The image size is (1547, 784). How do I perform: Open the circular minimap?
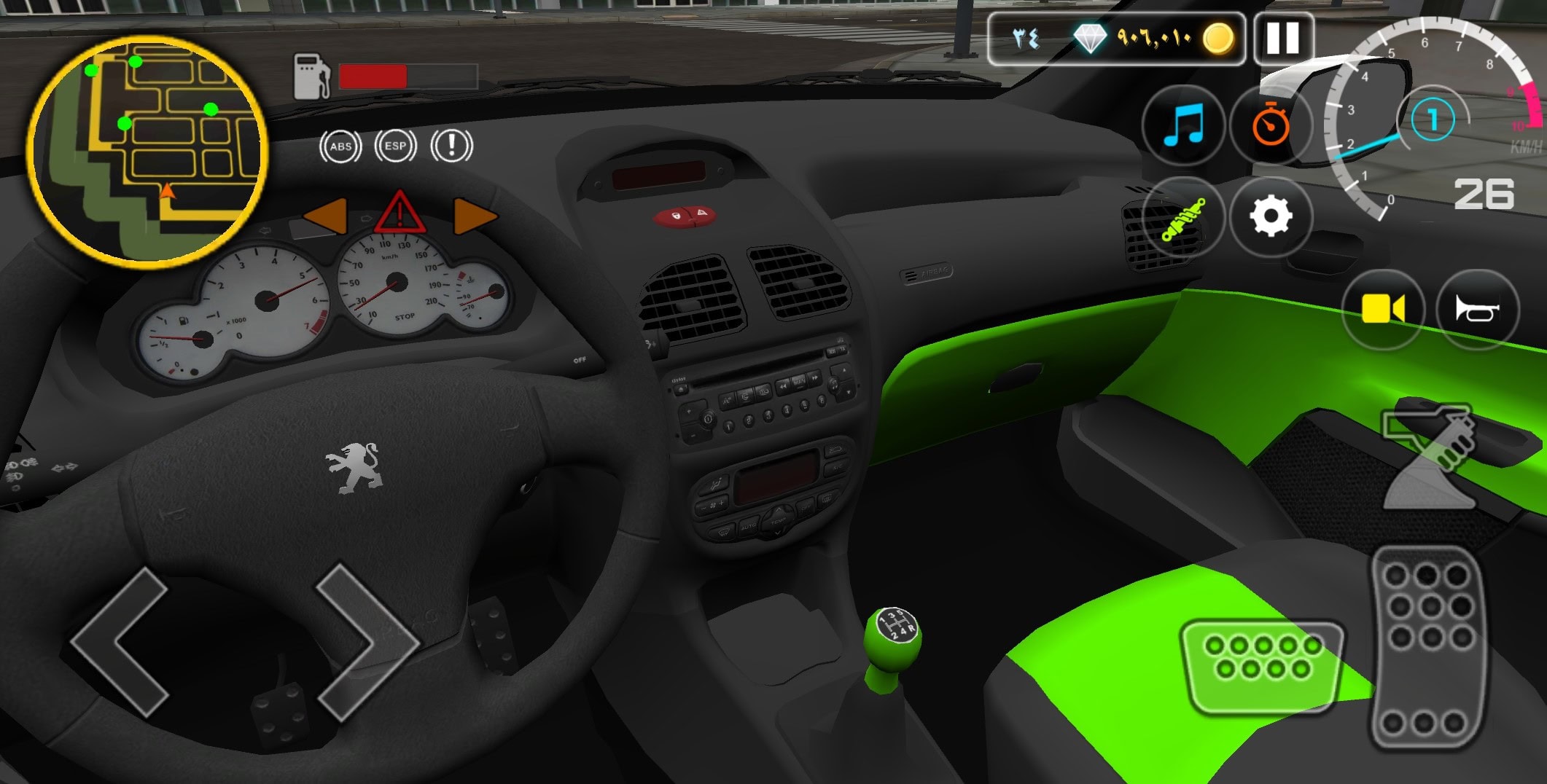[148, 151]
